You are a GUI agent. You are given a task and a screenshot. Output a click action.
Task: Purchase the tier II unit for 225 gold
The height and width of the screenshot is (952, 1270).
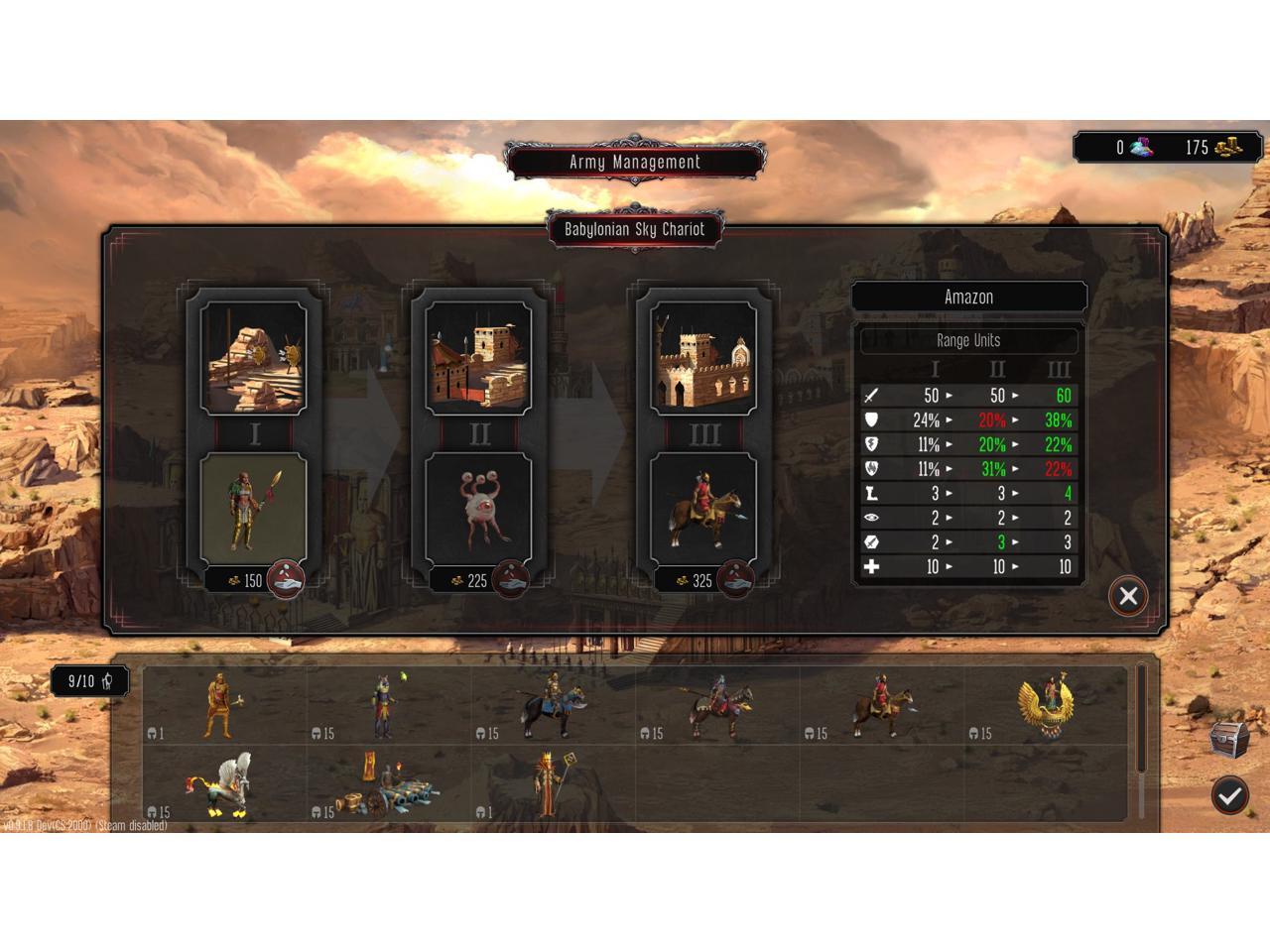pos(510,580)
